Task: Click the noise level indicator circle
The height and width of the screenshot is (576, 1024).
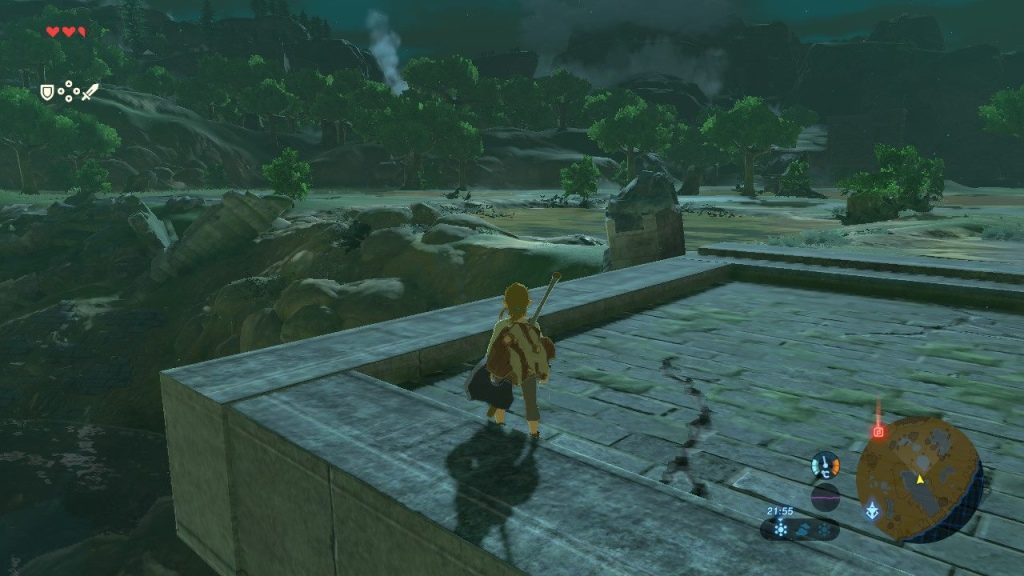Action: pos(825,497)
